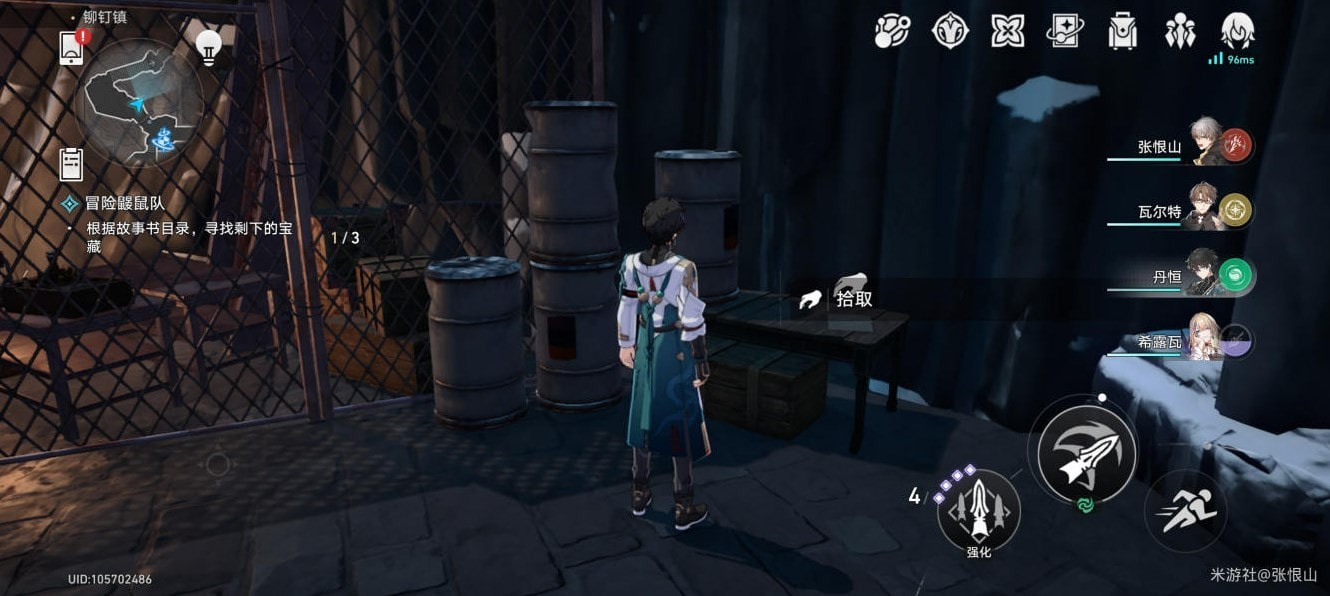The width and height of the screenshot is (1330, 596).
Task: Open the character head portrait icon
Action: click(1238, 31)
